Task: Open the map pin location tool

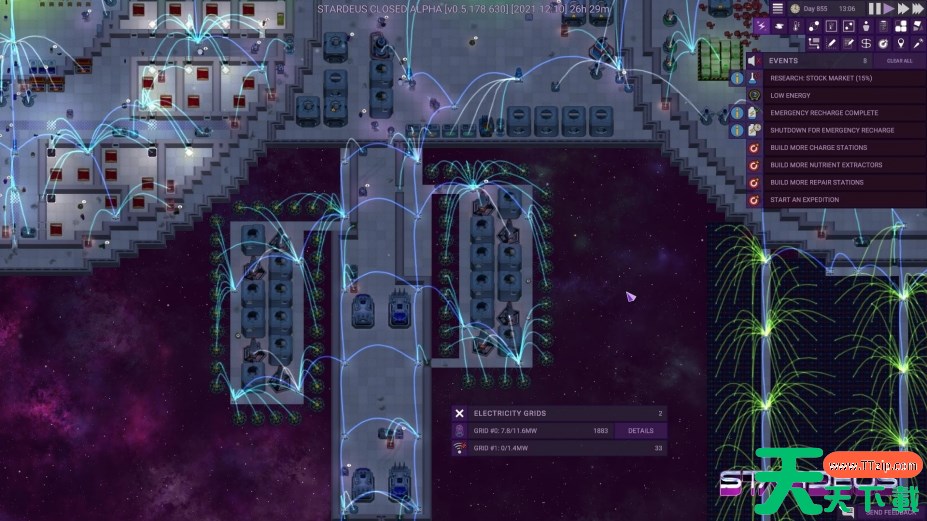Action: point(900,43)
